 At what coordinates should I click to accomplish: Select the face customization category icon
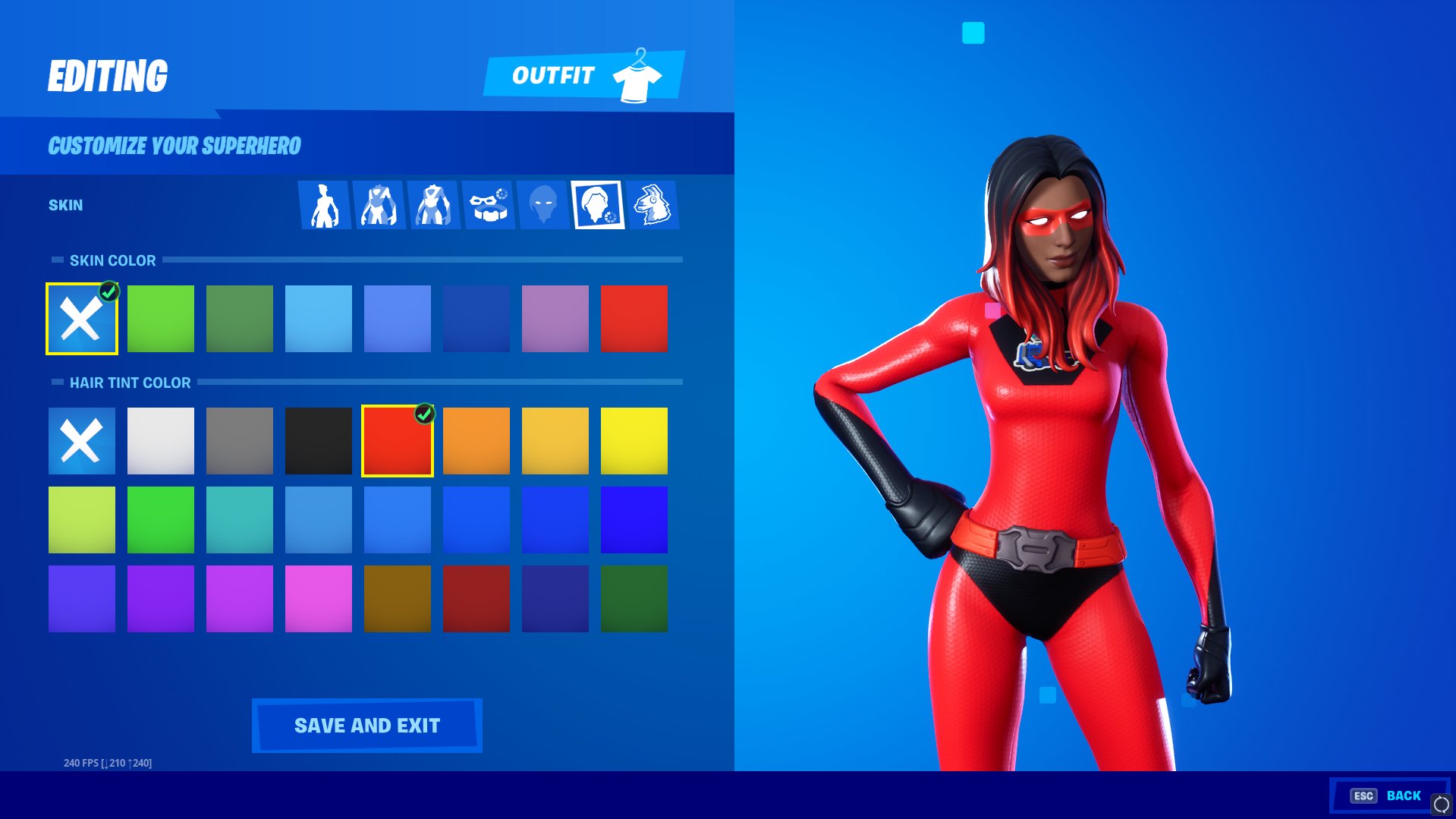pos(544,205)
